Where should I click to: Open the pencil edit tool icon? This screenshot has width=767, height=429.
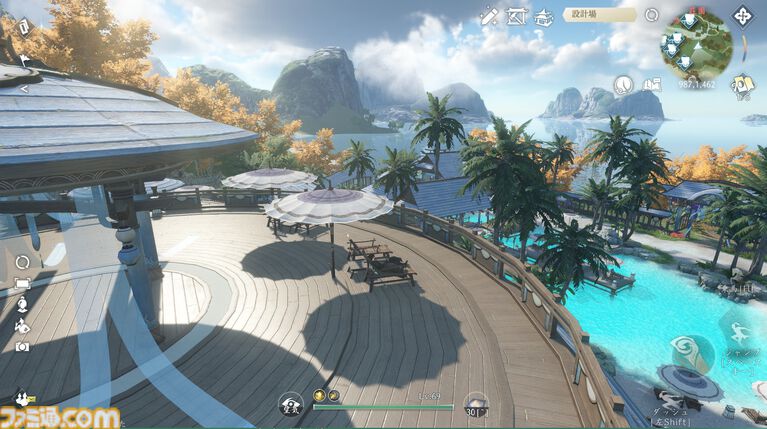pyautogui.click(x=489, y=16)
